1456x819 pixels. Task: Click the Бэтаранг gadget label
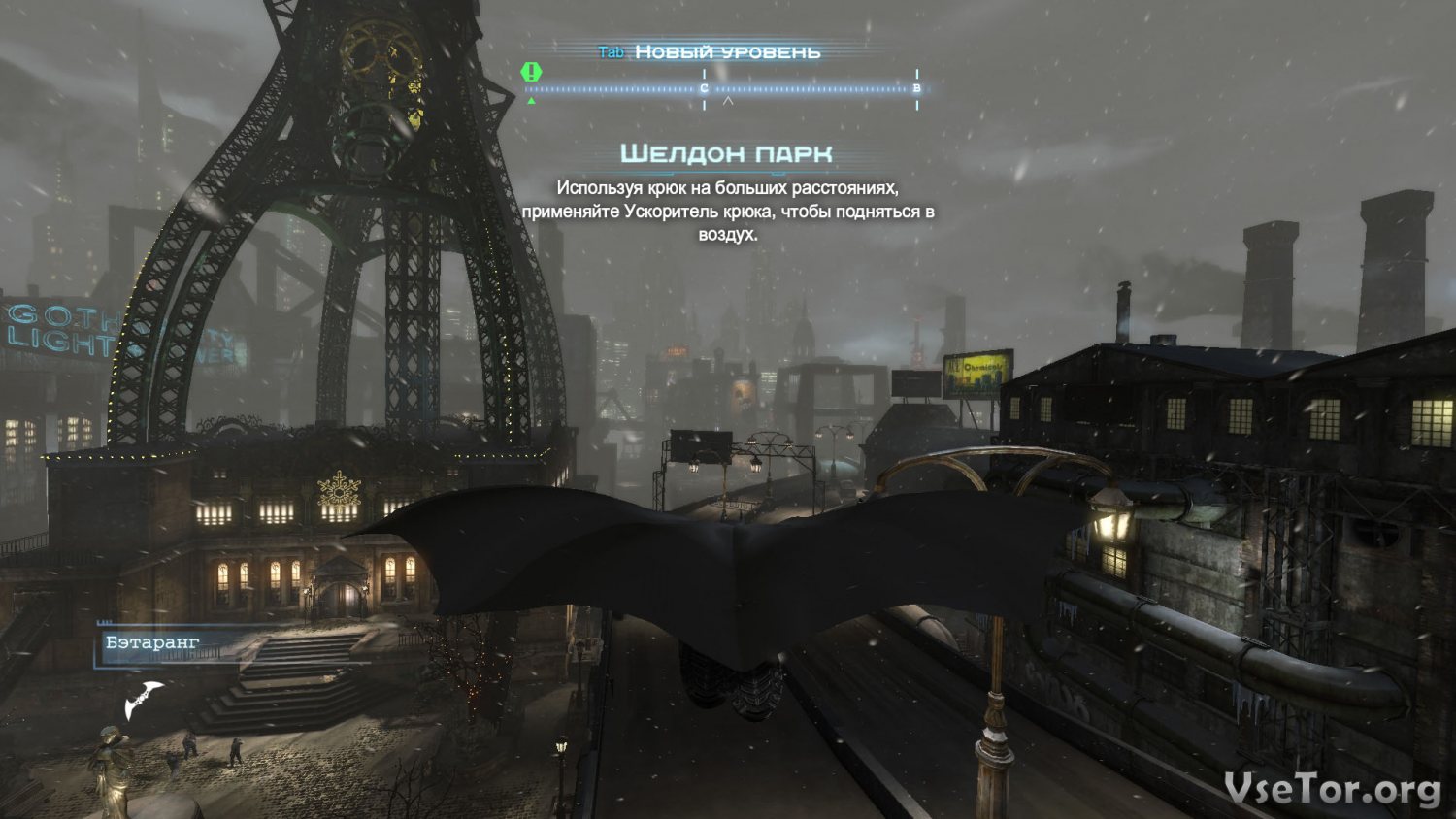tap(153, 642)
